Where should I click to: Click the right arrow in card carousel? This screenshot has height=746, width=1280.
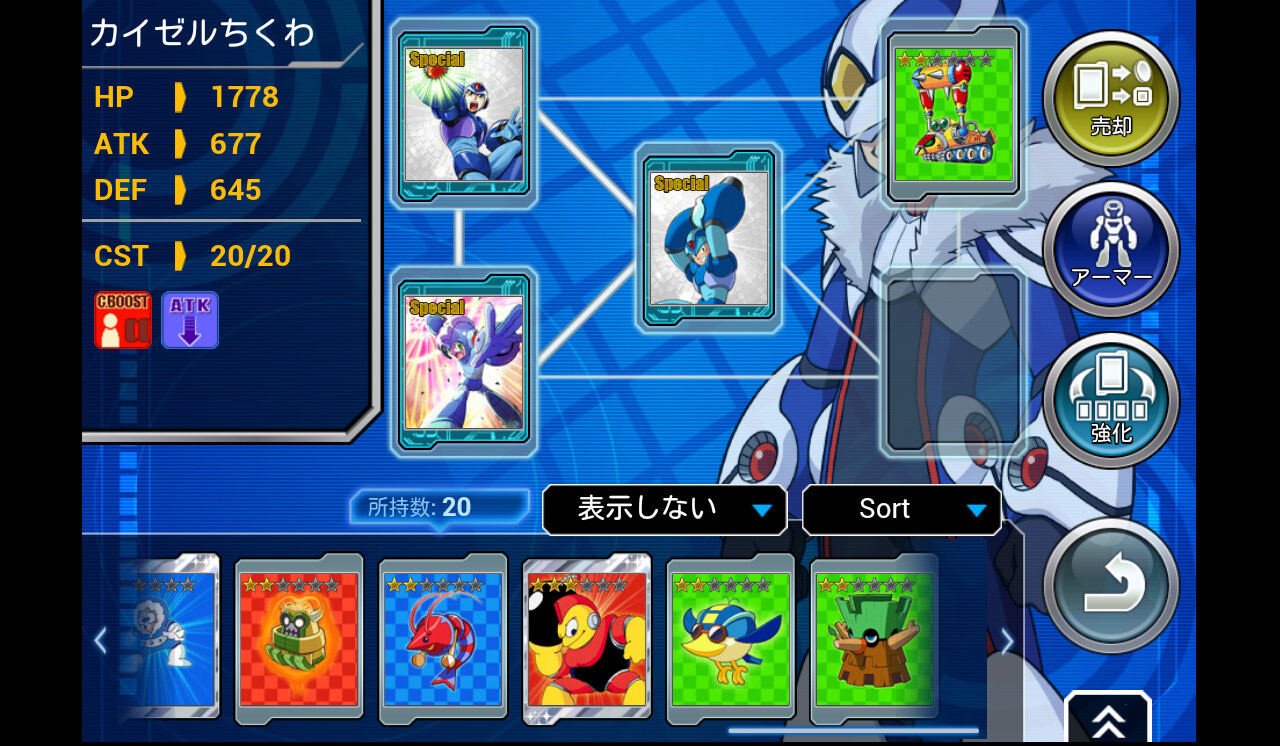[1005, 640]
